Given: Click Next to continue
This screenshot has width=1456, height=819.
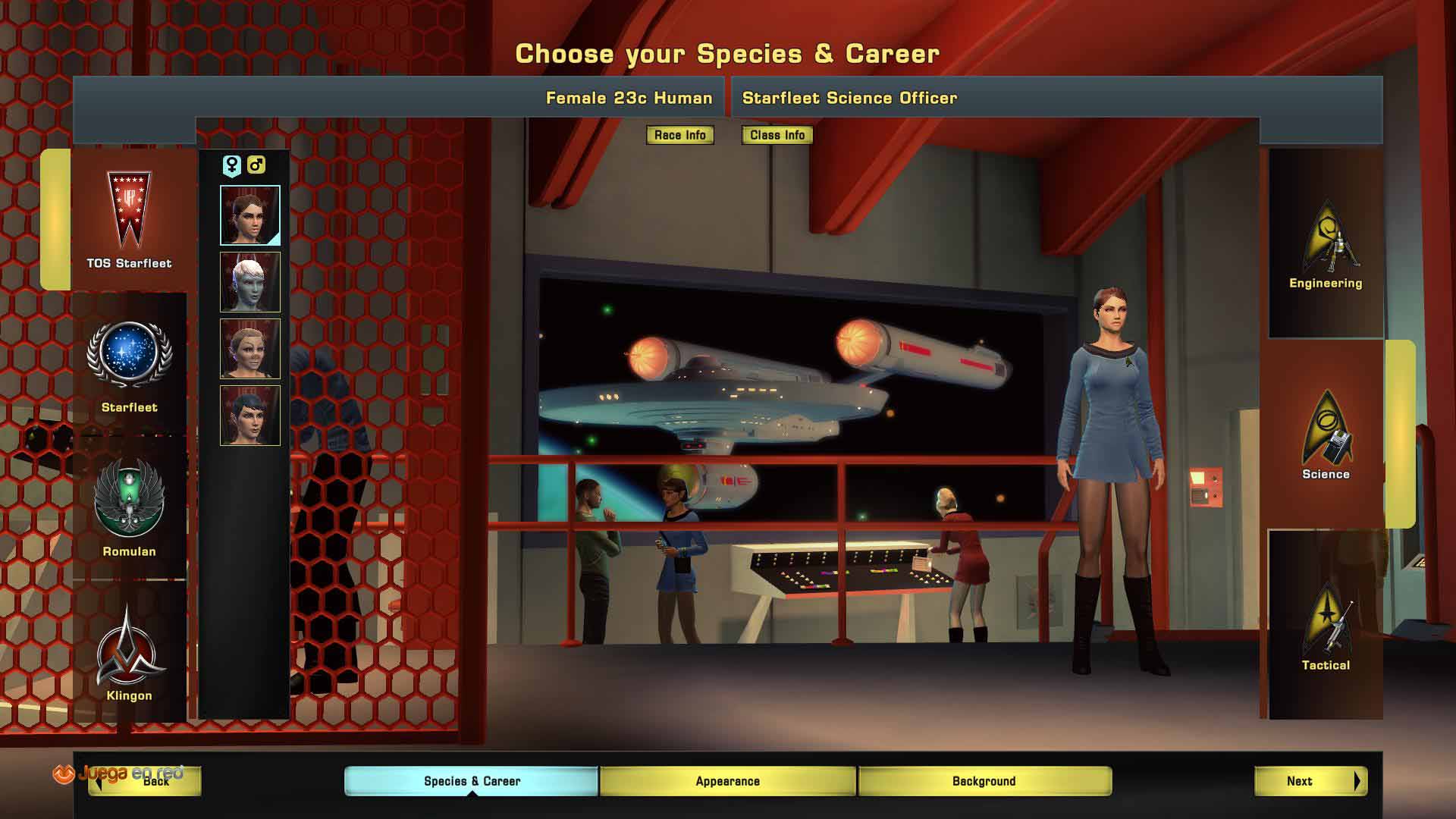Looking at the screenshot, I should [1310, 781].
